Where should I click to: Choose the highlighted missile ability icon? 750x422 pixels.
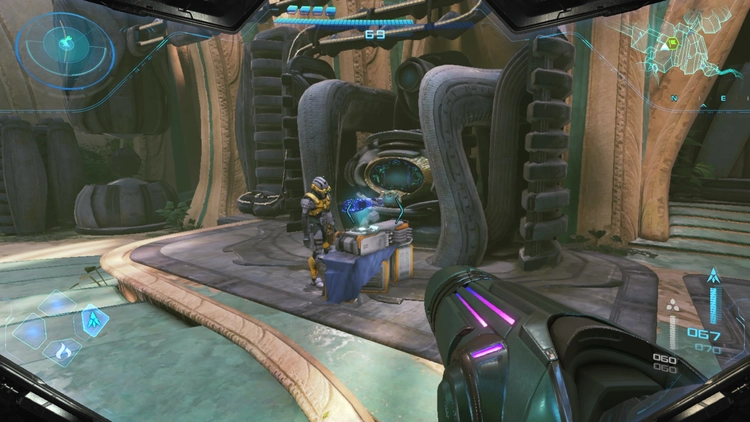[93, 321]
